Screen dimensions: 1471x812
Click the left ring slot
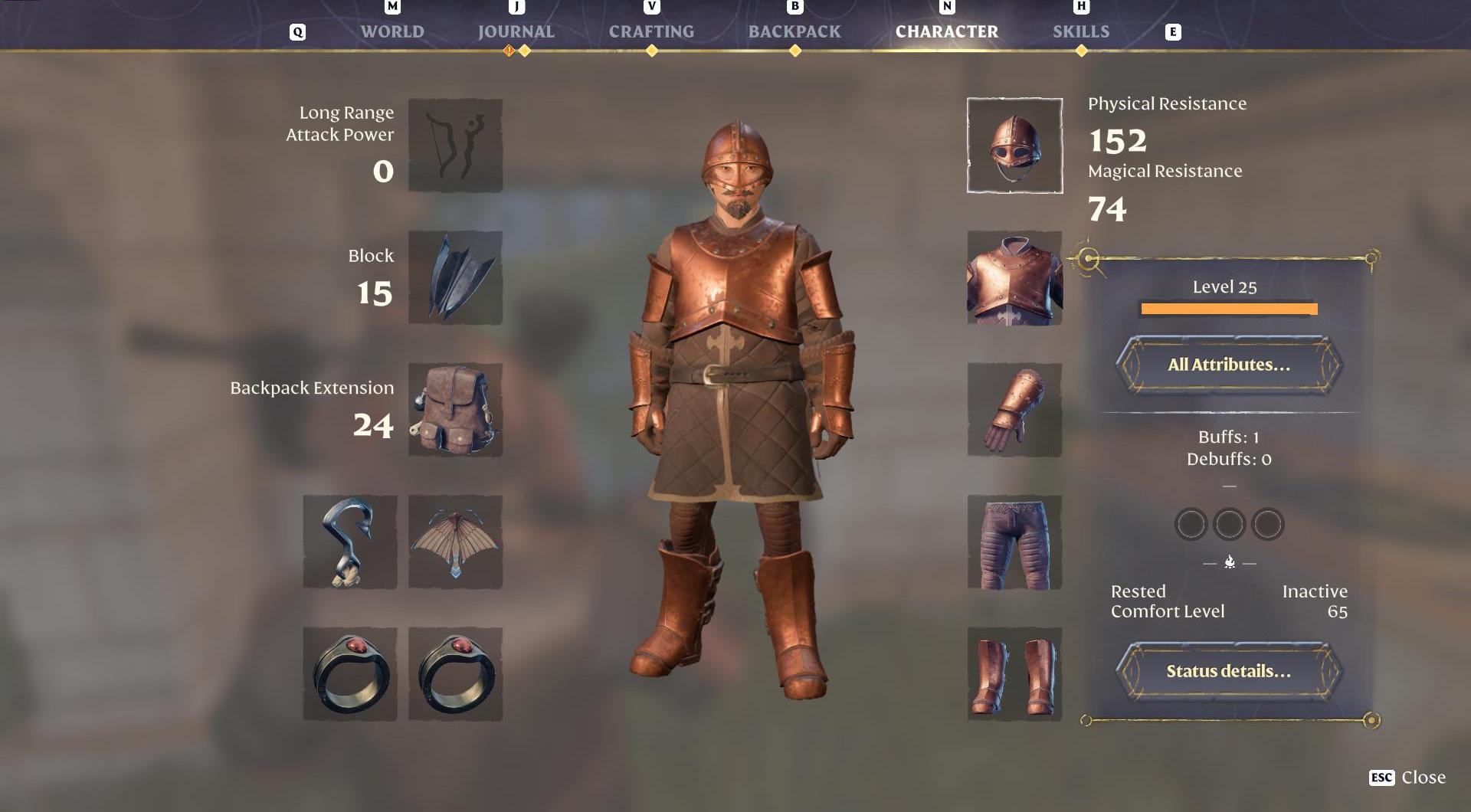350,674
